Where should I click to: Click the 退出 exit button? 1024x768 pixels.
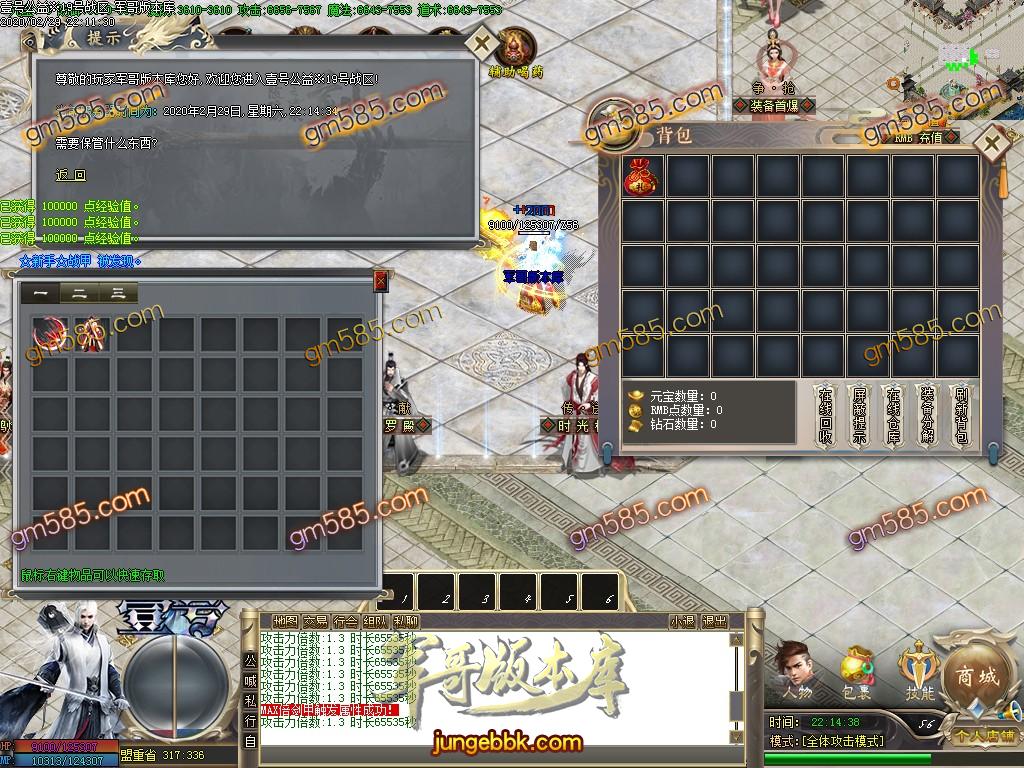click(714, 621)
